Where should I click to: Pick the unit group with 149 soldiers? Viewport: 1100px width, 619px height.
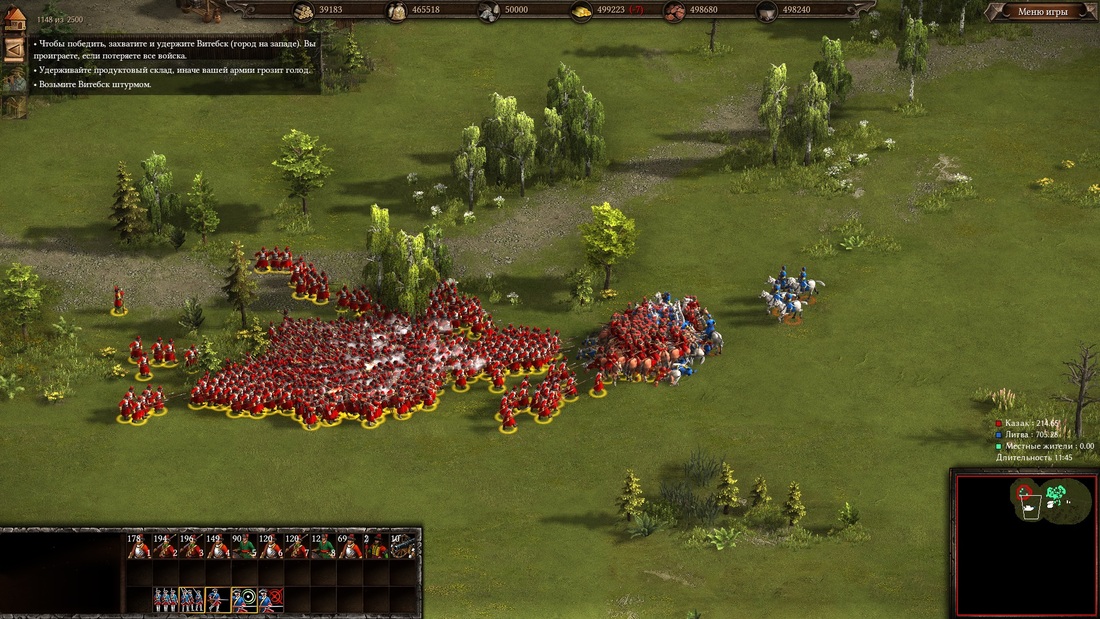(217, 546)
